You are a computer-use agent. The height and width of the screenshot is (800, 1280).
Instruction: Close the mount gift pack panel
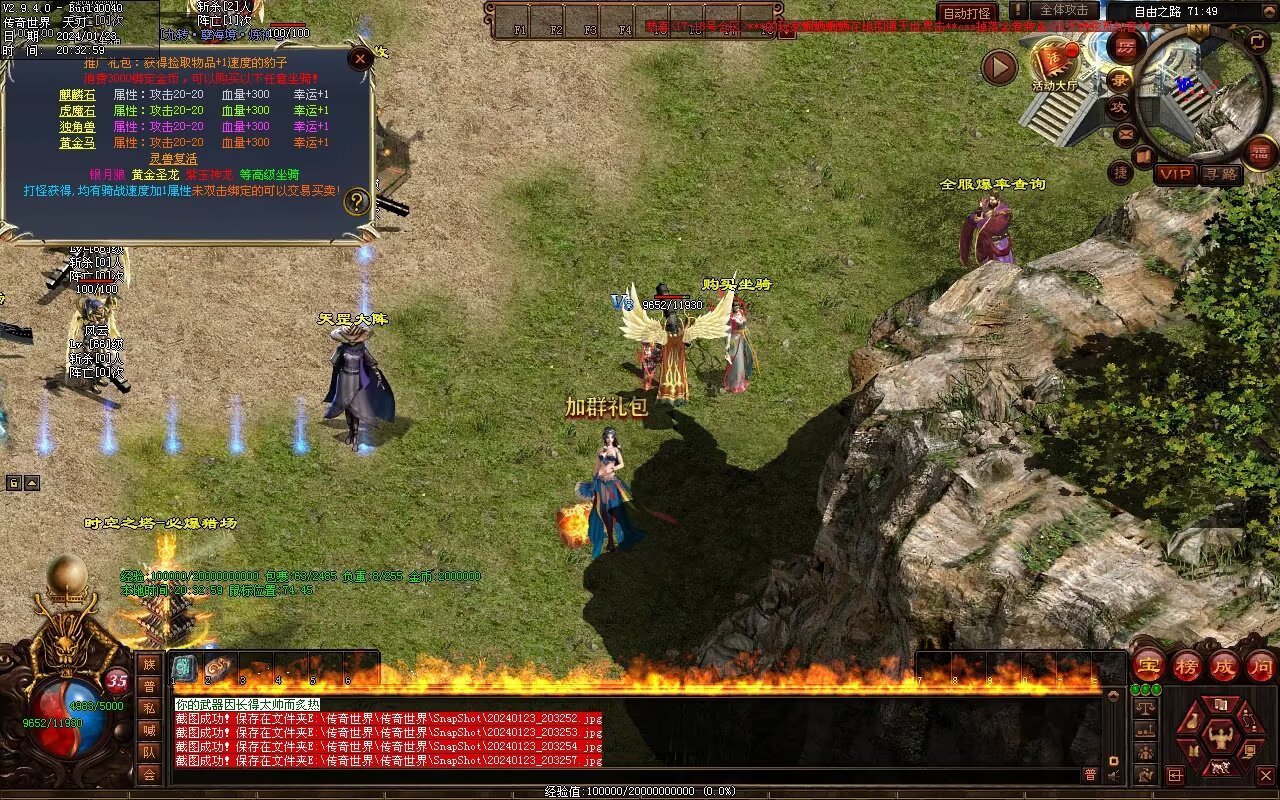point(361,58)
